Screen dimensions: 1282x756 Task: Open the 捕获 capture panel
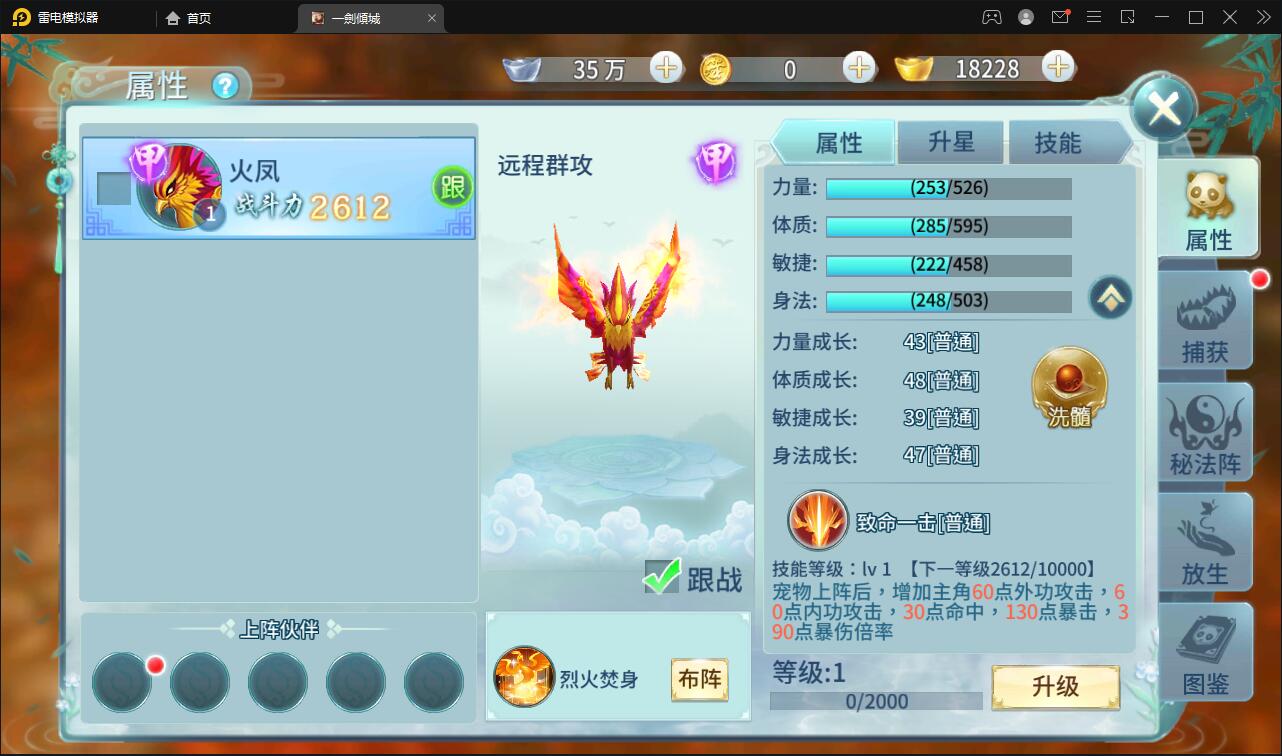(x=1205, y=320)
